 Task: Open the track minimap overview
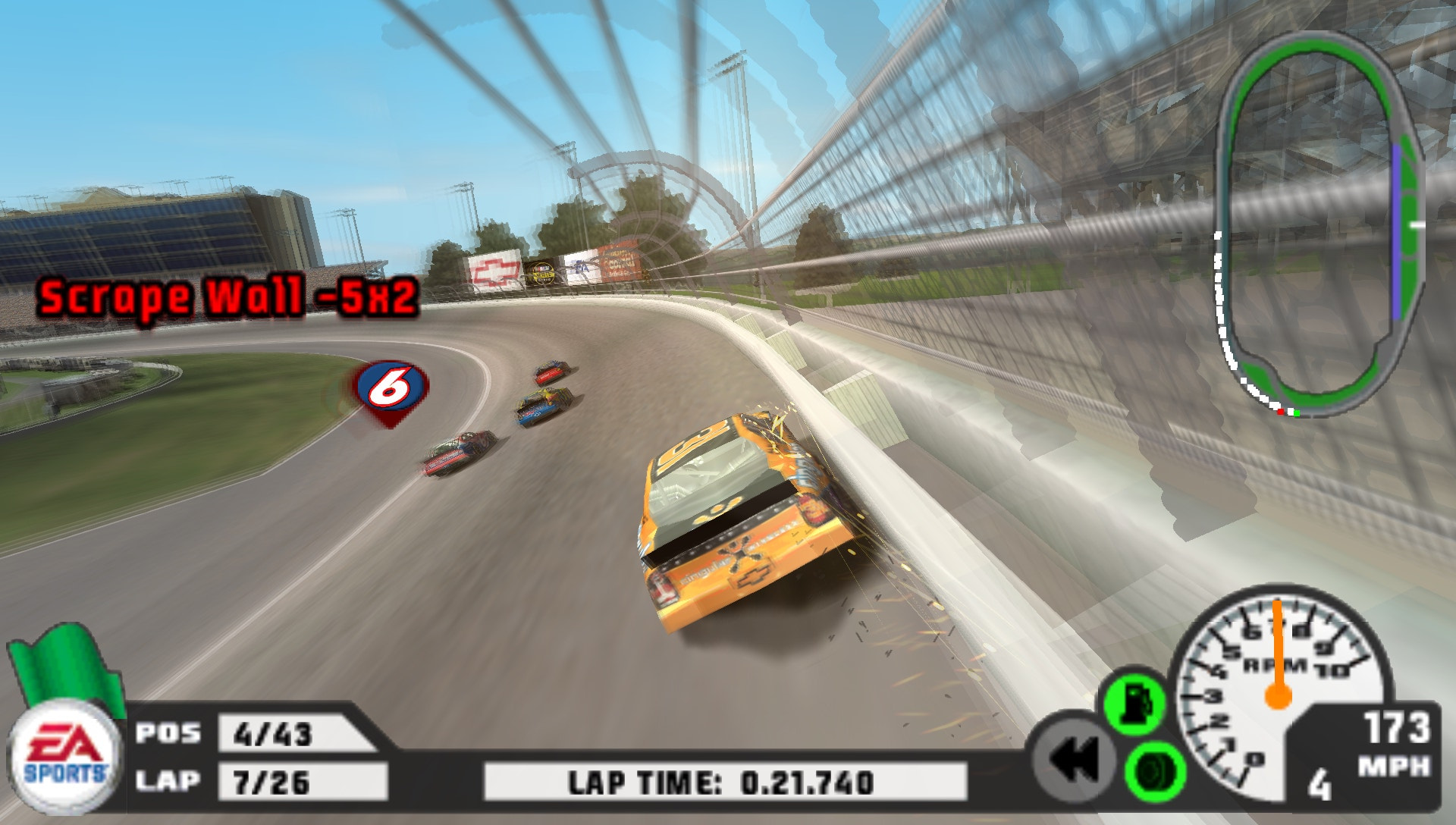tap(1323, 220)
